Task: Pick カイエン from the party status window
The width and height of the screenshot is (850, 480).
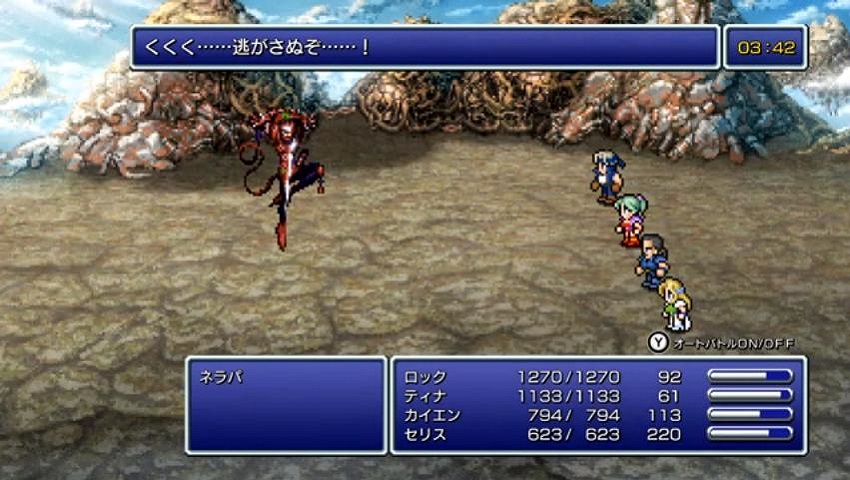Action: click(432, 415)
